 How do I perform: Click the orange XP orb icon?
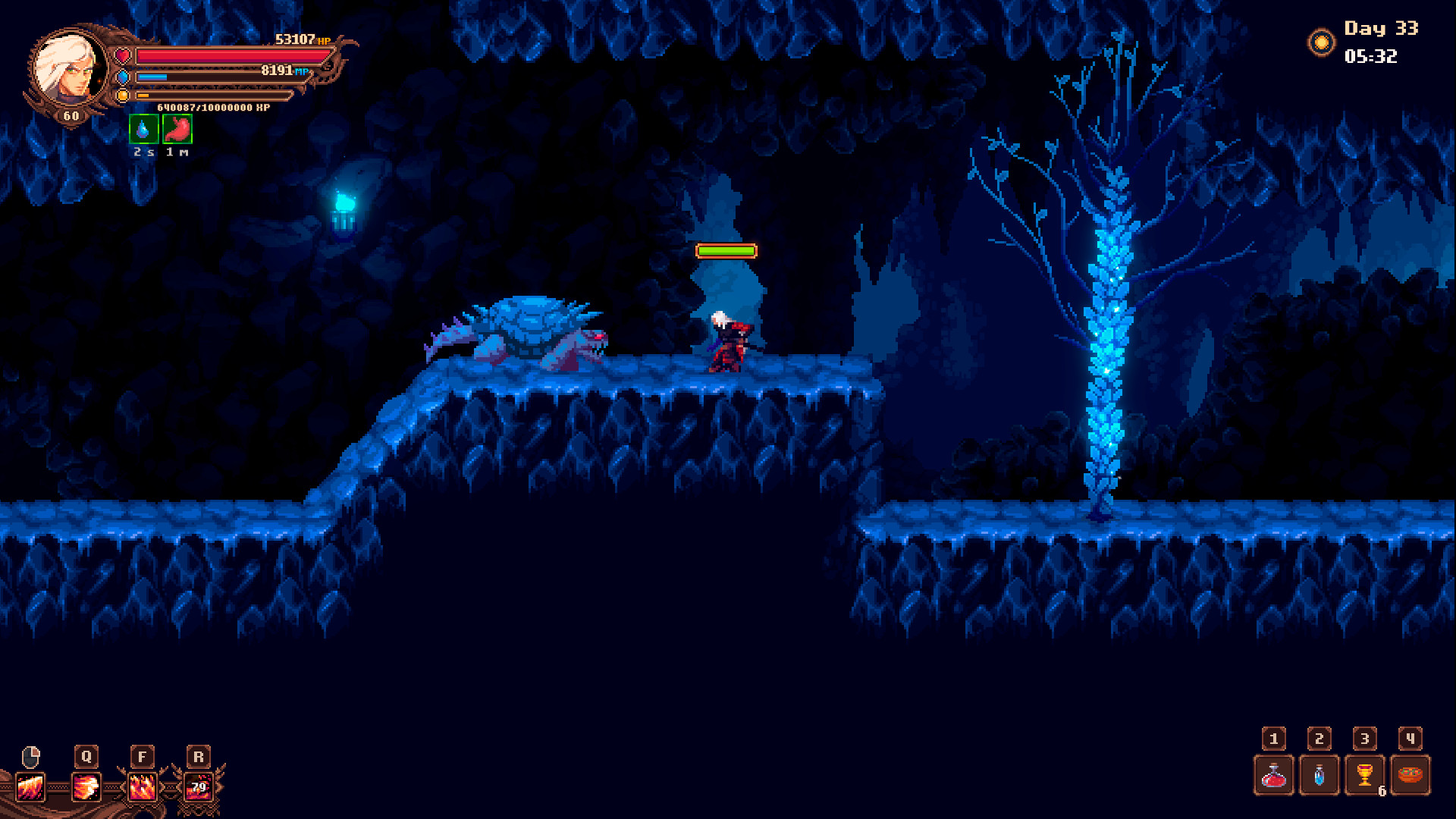pos(123,96)
